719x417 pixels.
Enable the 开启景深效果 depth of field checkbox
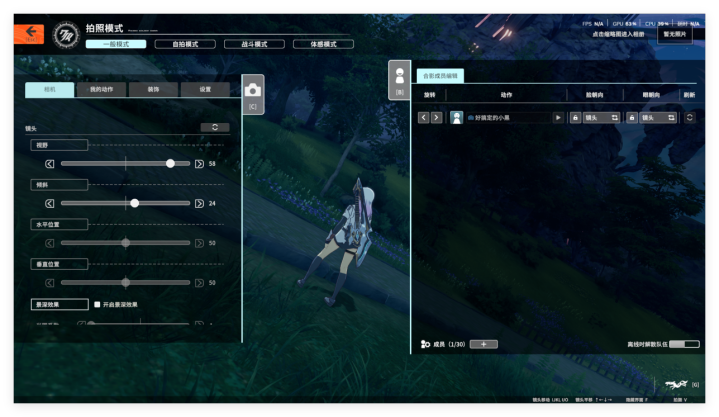[x=97, y=304]
